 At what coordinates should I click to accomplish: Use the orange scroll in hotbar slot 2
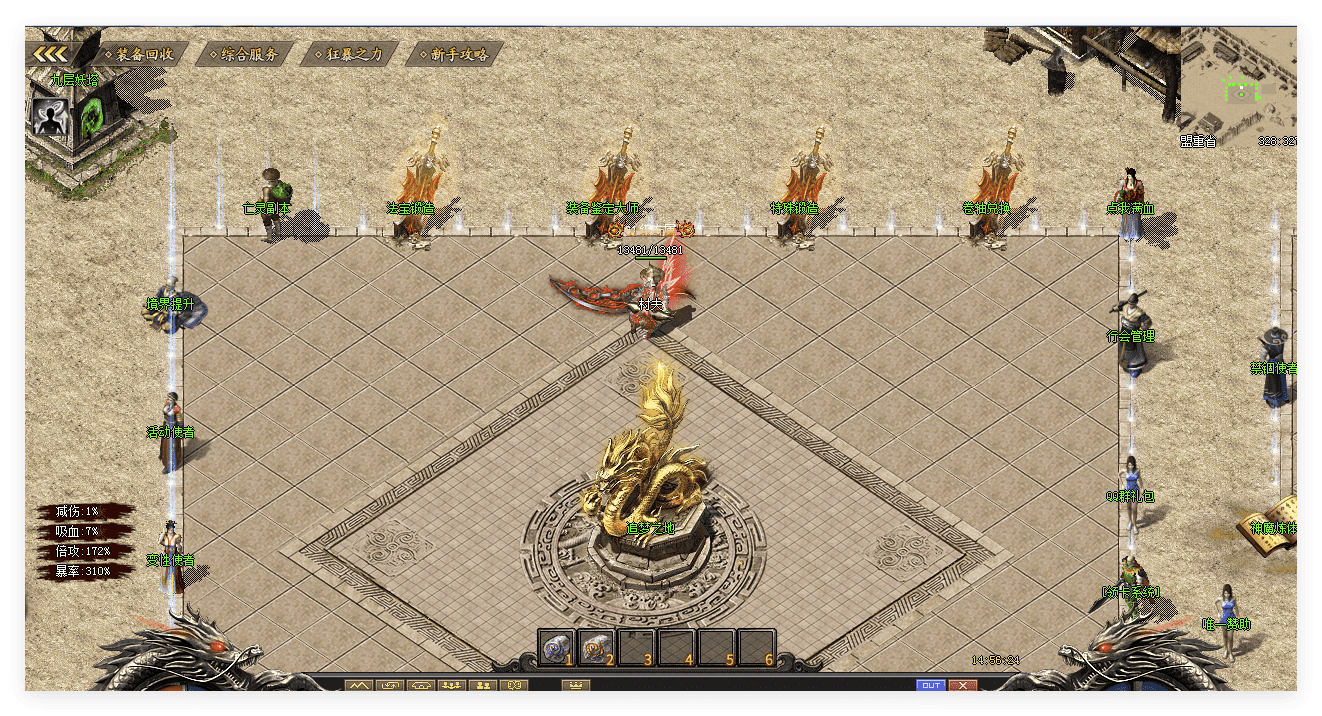(595, 647)
